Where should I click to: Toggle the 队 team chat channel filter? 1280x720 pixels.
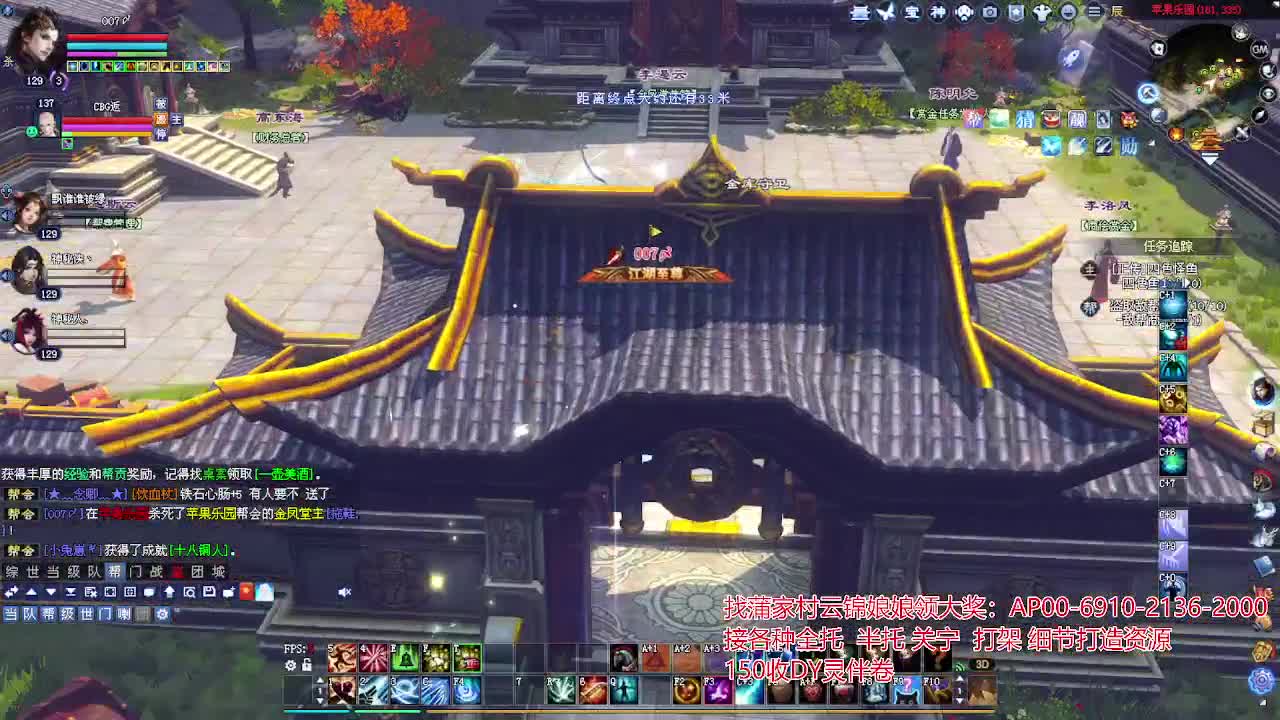click(29, 614)
